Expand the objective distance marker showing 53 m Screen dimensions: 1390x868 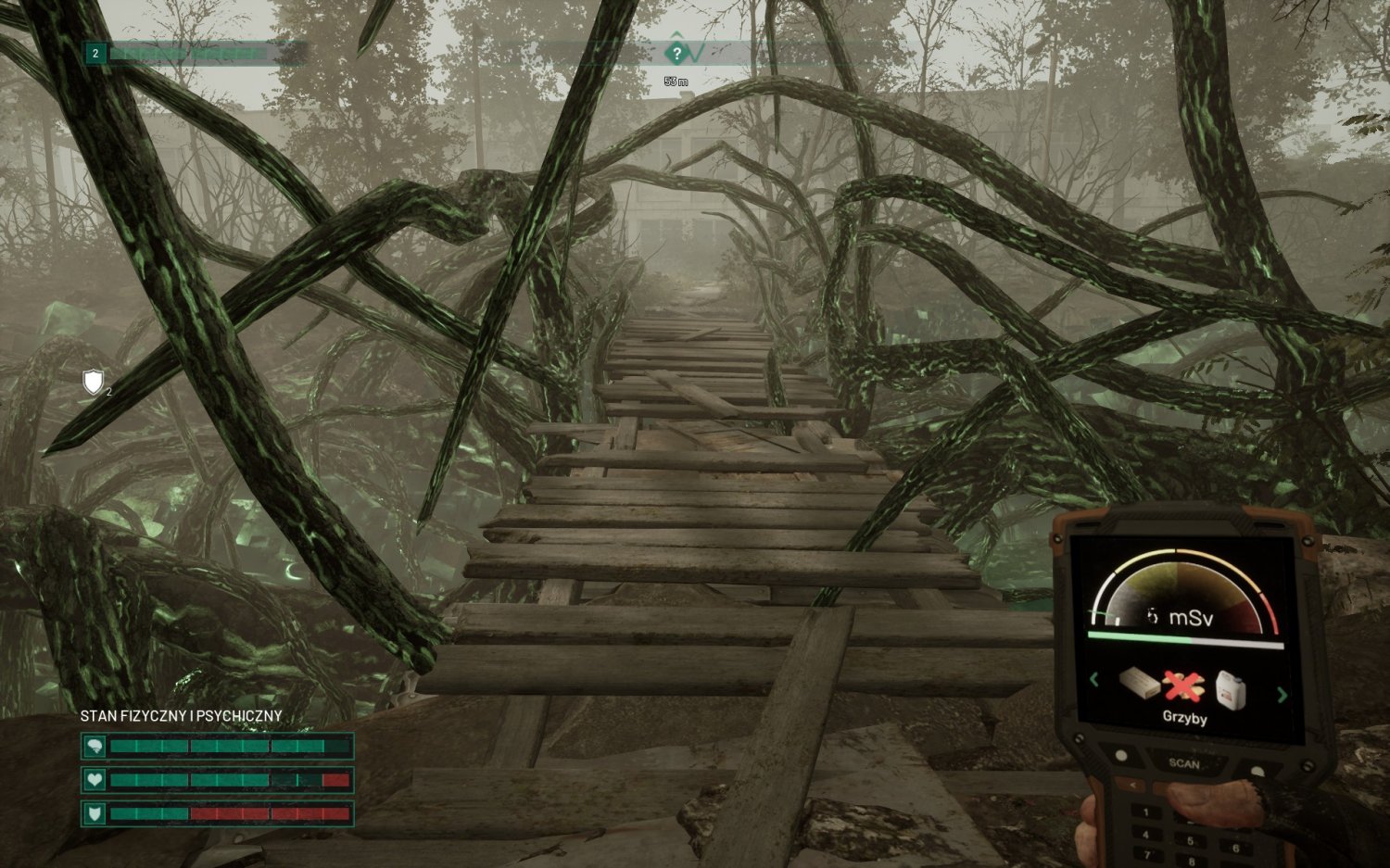pos(676,82)
